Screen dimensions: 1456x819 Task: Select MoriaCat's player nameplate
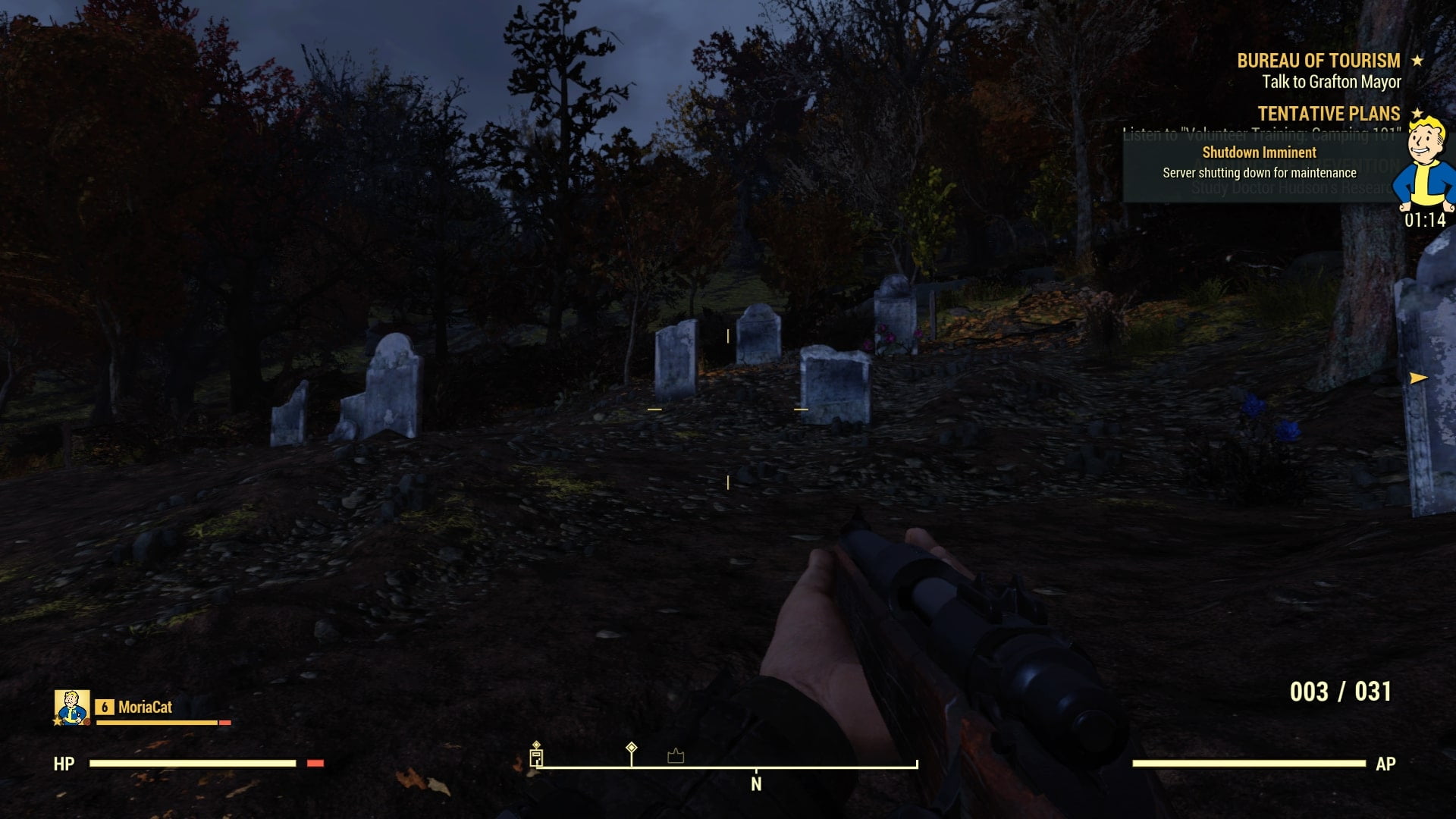pyautogui.click(x=145, y=708)
